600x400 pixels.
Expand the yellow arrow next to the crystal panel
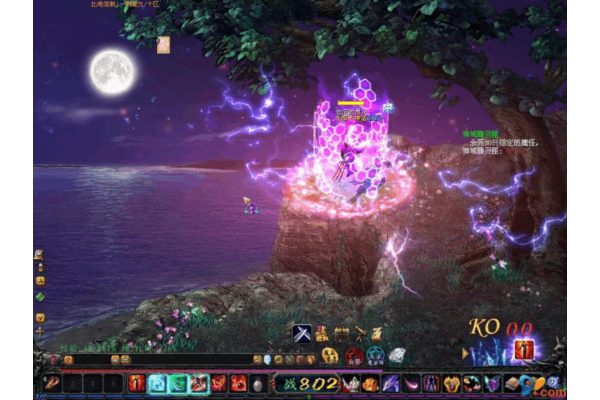point(465,353)
